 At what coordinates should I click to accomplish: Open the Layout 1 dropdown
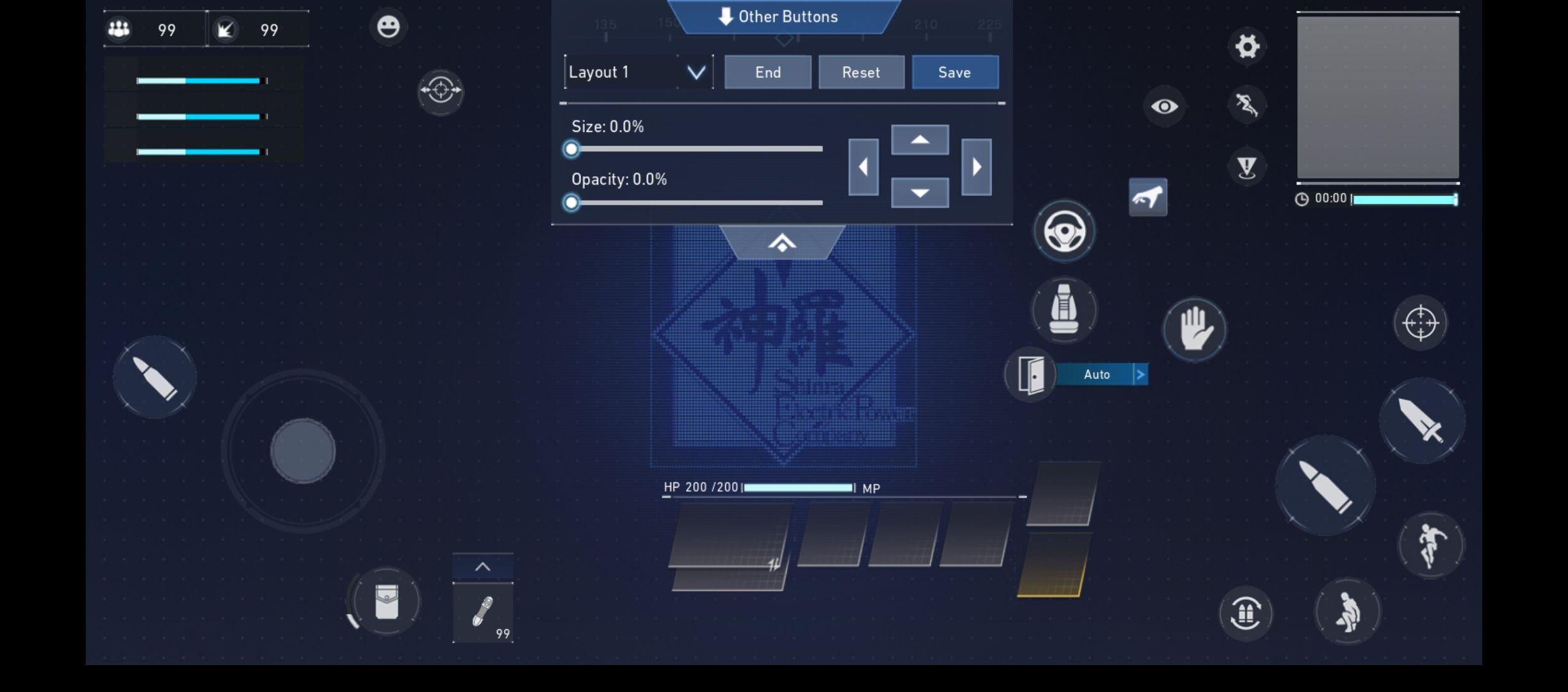[639, 72]
